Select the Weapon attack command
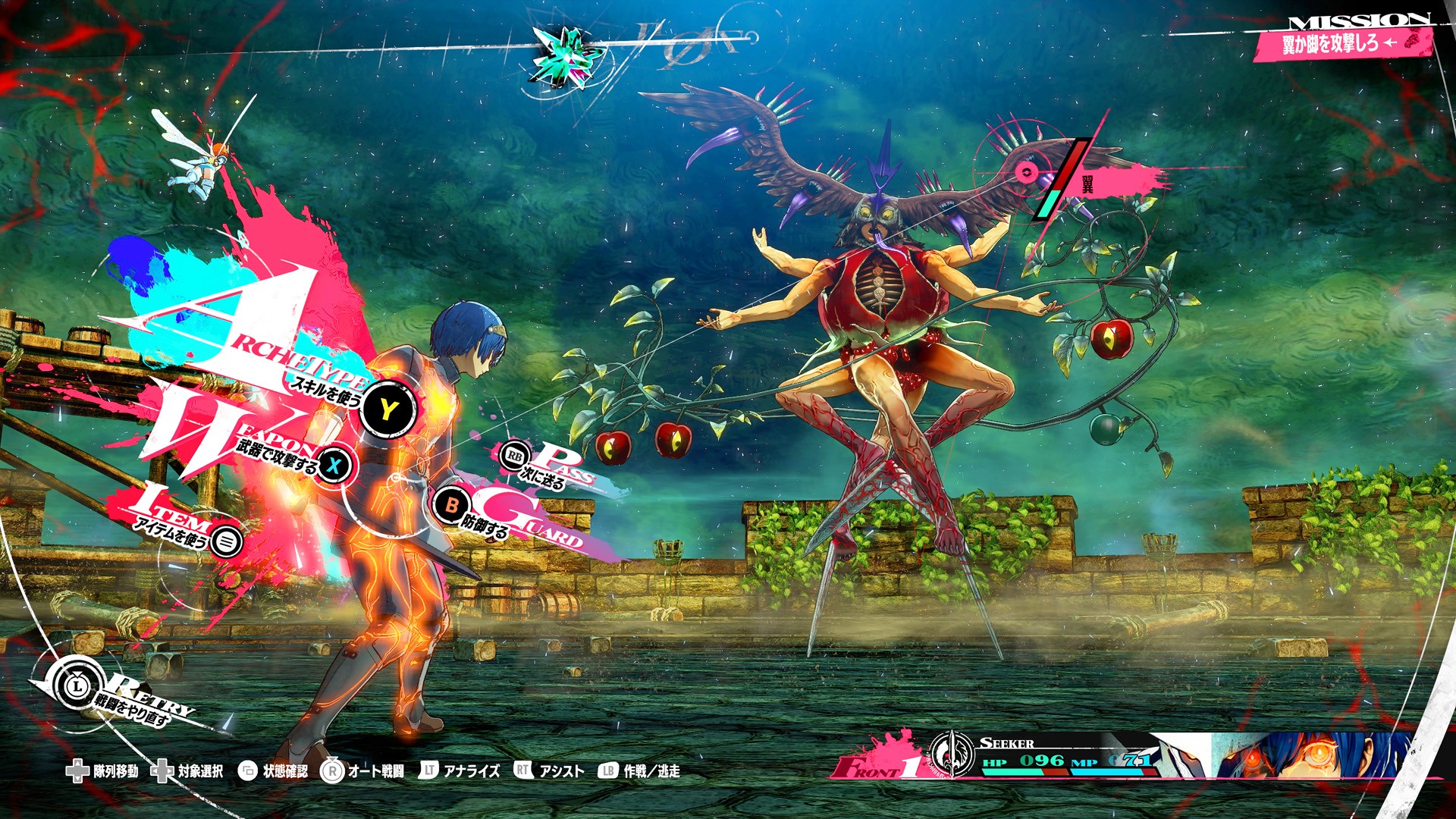 [x=334, y=466]
